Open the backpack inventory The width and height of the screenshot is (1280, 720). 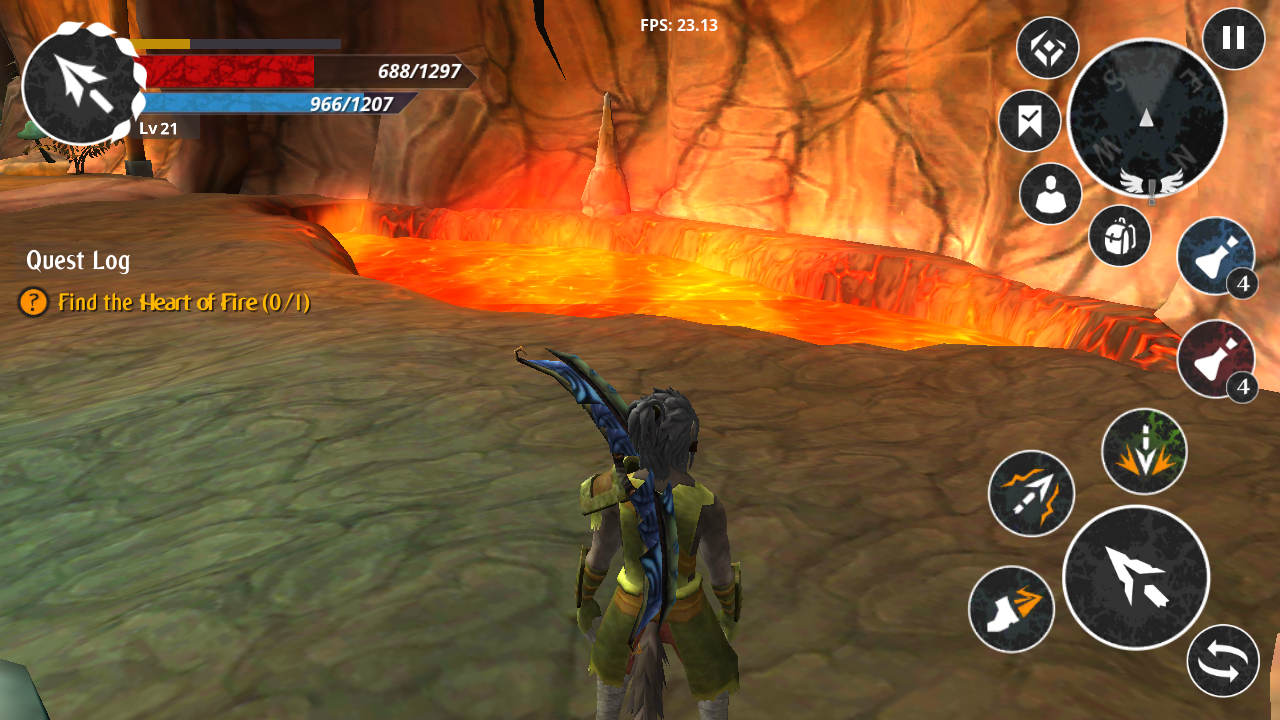point(1119,236)
